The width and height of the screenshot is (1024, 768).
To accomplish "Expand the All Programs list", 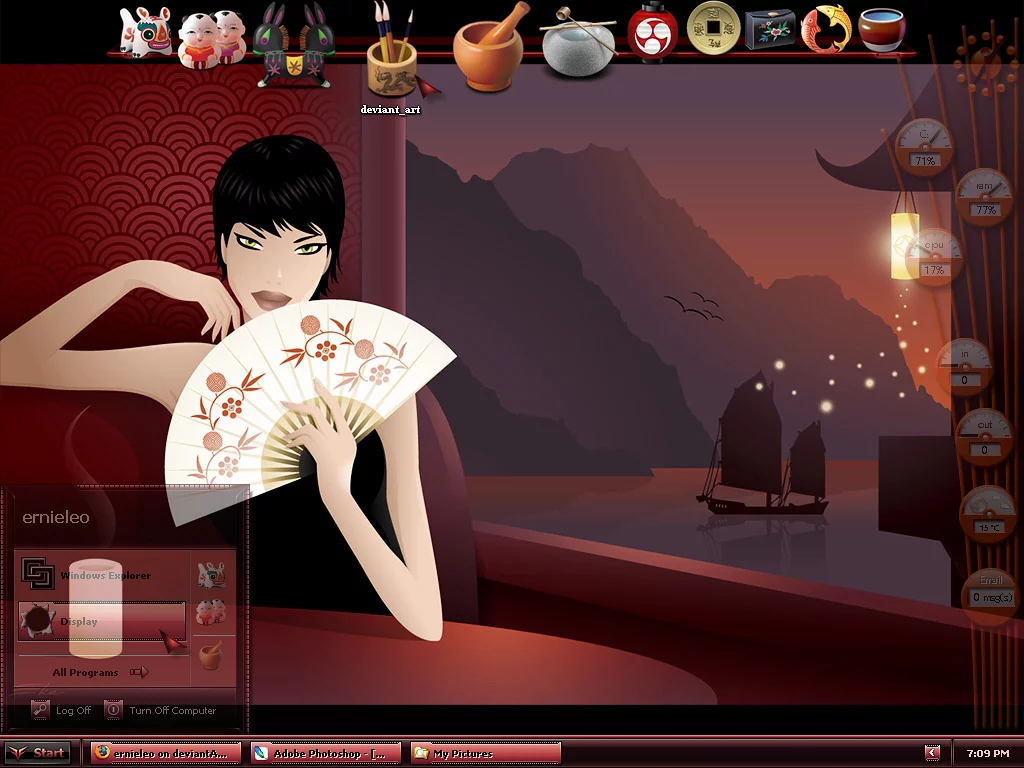I will pyautogui.click(x=100, y=672).
